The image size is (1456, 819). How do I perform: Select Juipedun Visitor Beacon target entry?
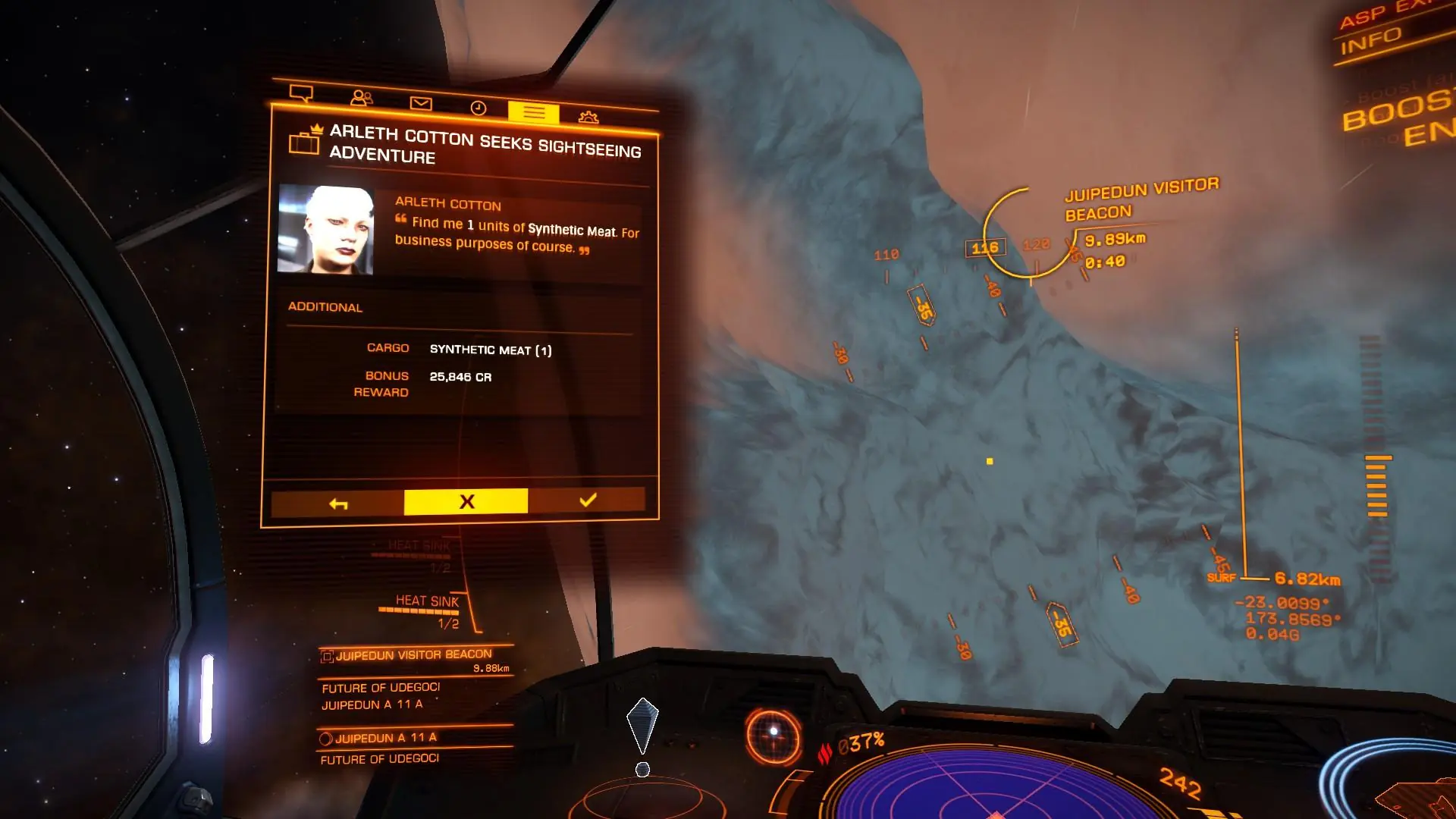(414, 655)
